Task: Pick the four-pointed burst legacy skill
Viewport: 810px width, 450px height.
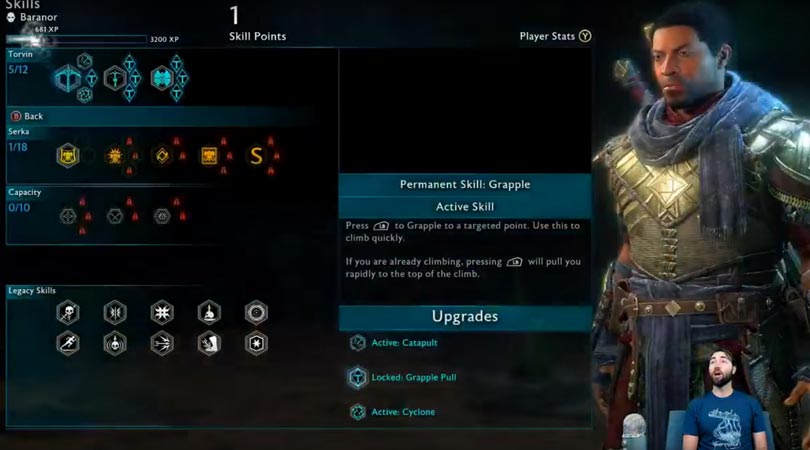Action: pyautogui.click(x=162, y=312)
